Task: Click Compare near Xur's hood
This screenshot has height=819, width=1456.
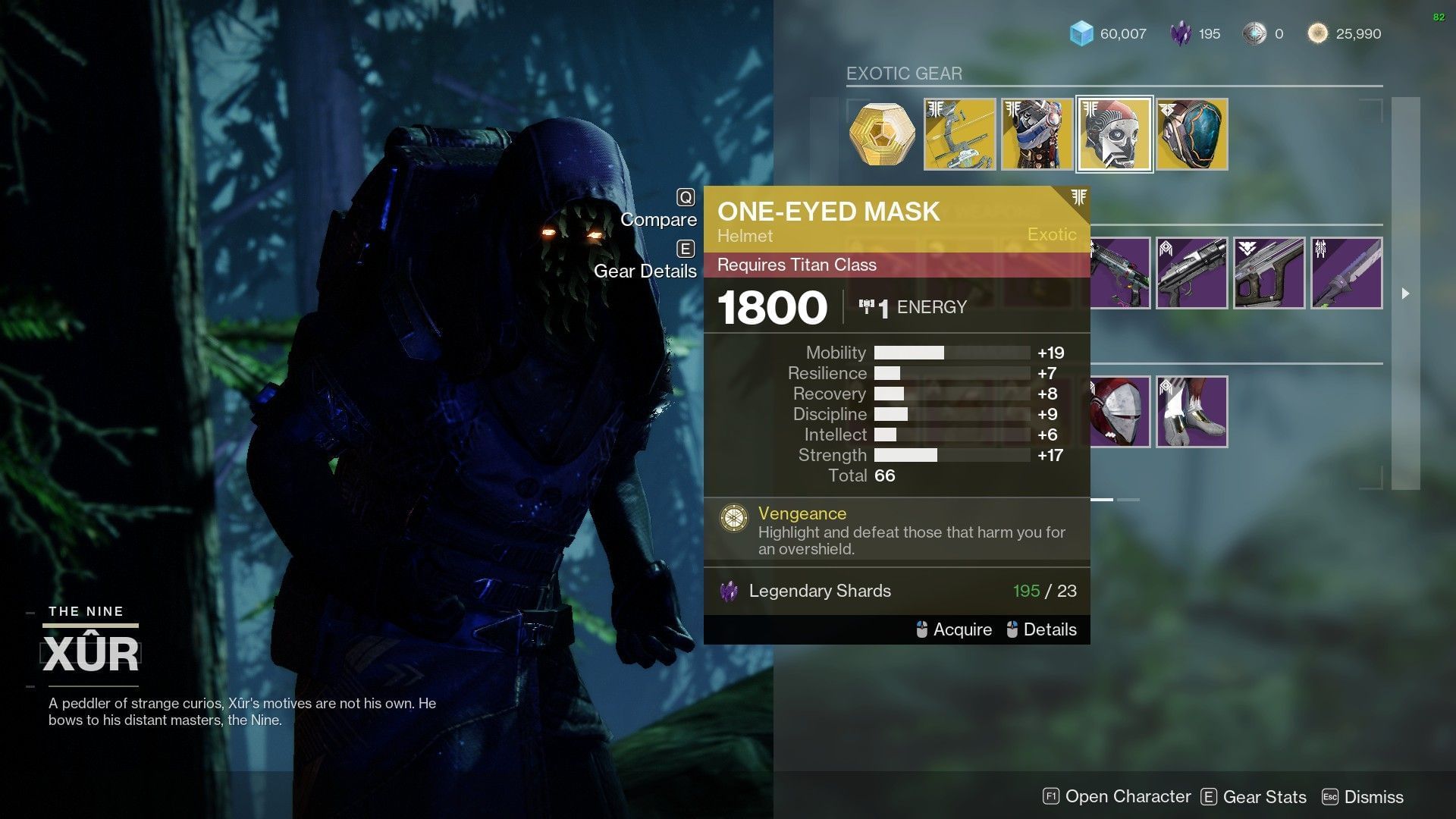Action: click(658, 219)
